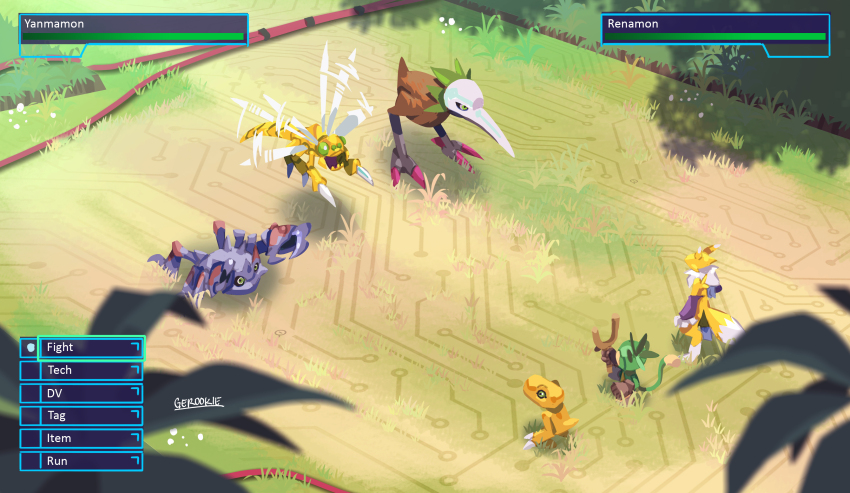Viewport: 850px width, 493px height.
Task: Choose Tech from the battle menu
Action: click(x=90, y=370)
